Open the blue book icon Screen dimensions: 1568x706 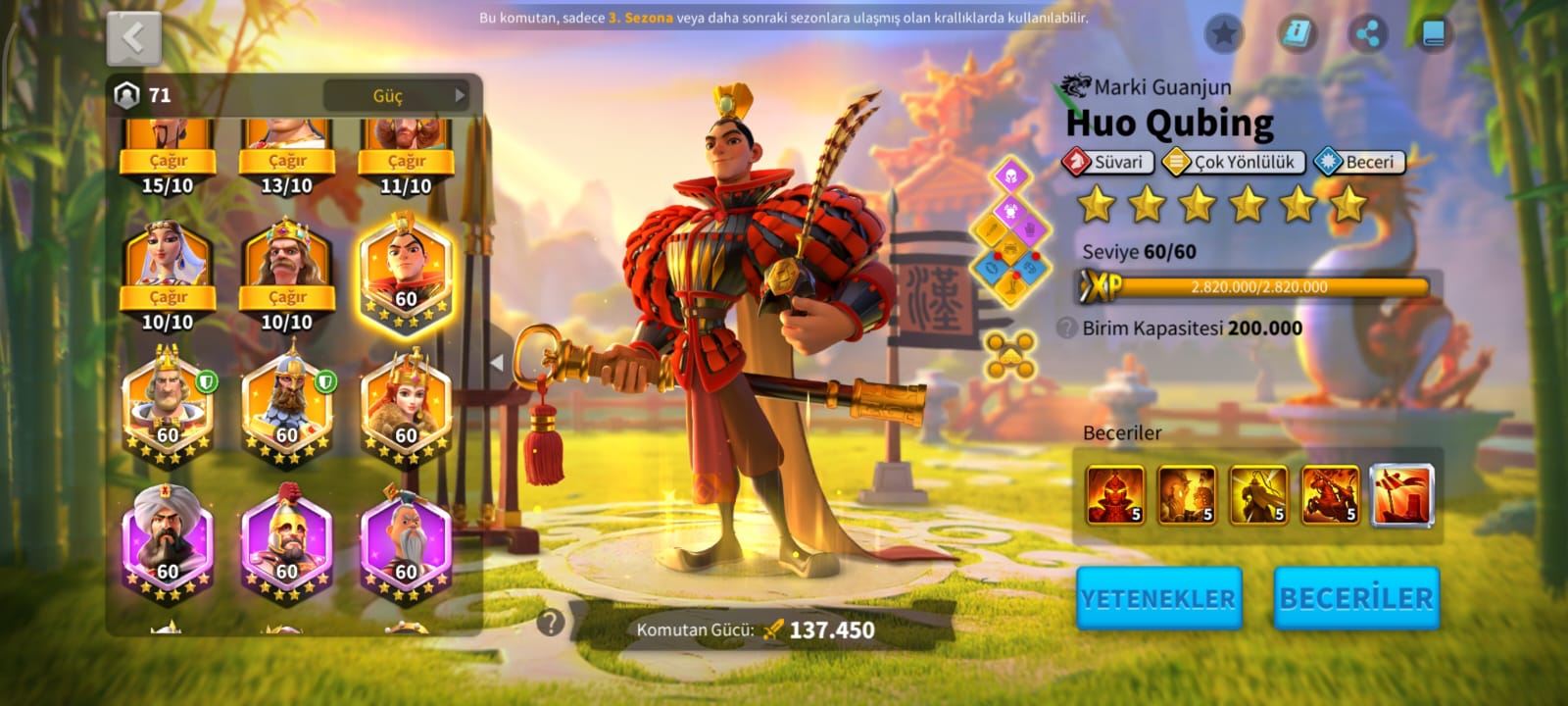click(x=1433, y=34)
